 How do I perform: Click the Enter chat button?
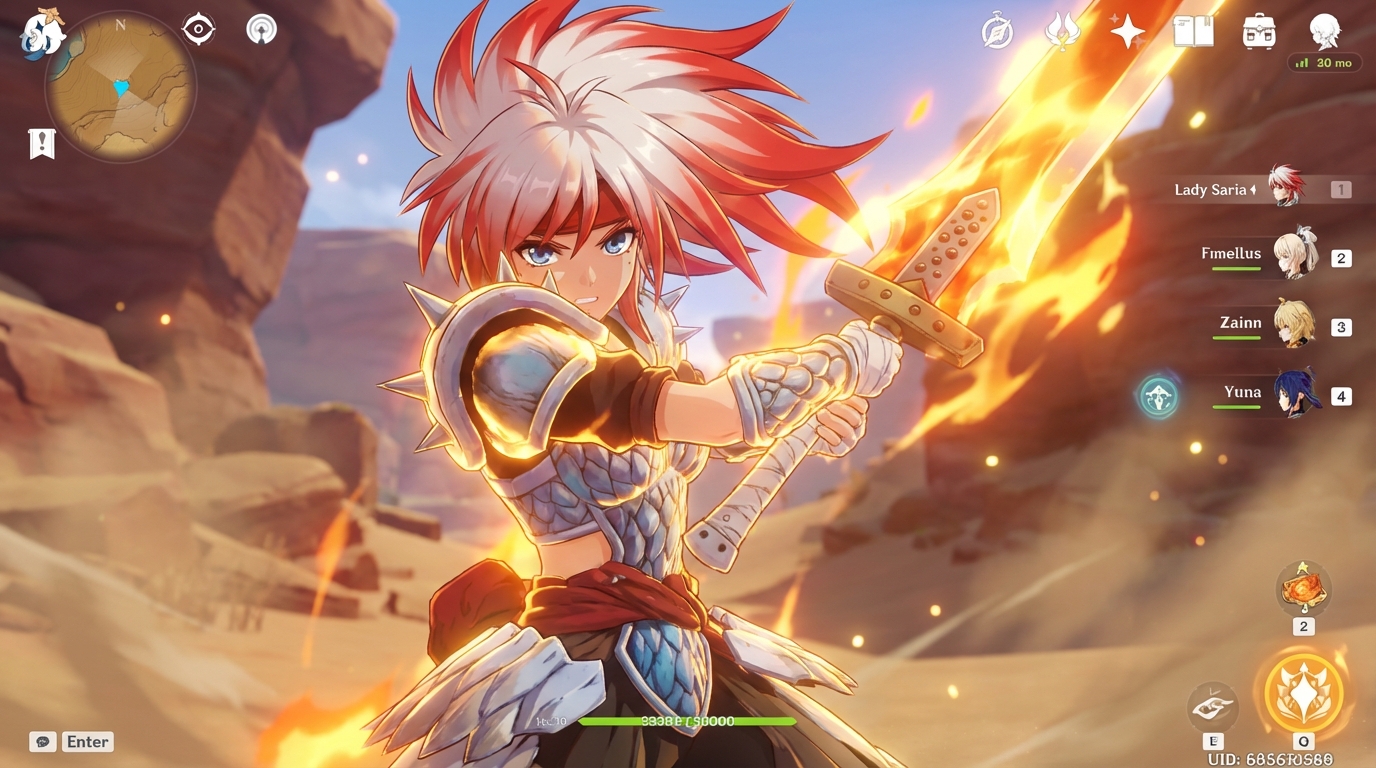(x=87, y=741)
